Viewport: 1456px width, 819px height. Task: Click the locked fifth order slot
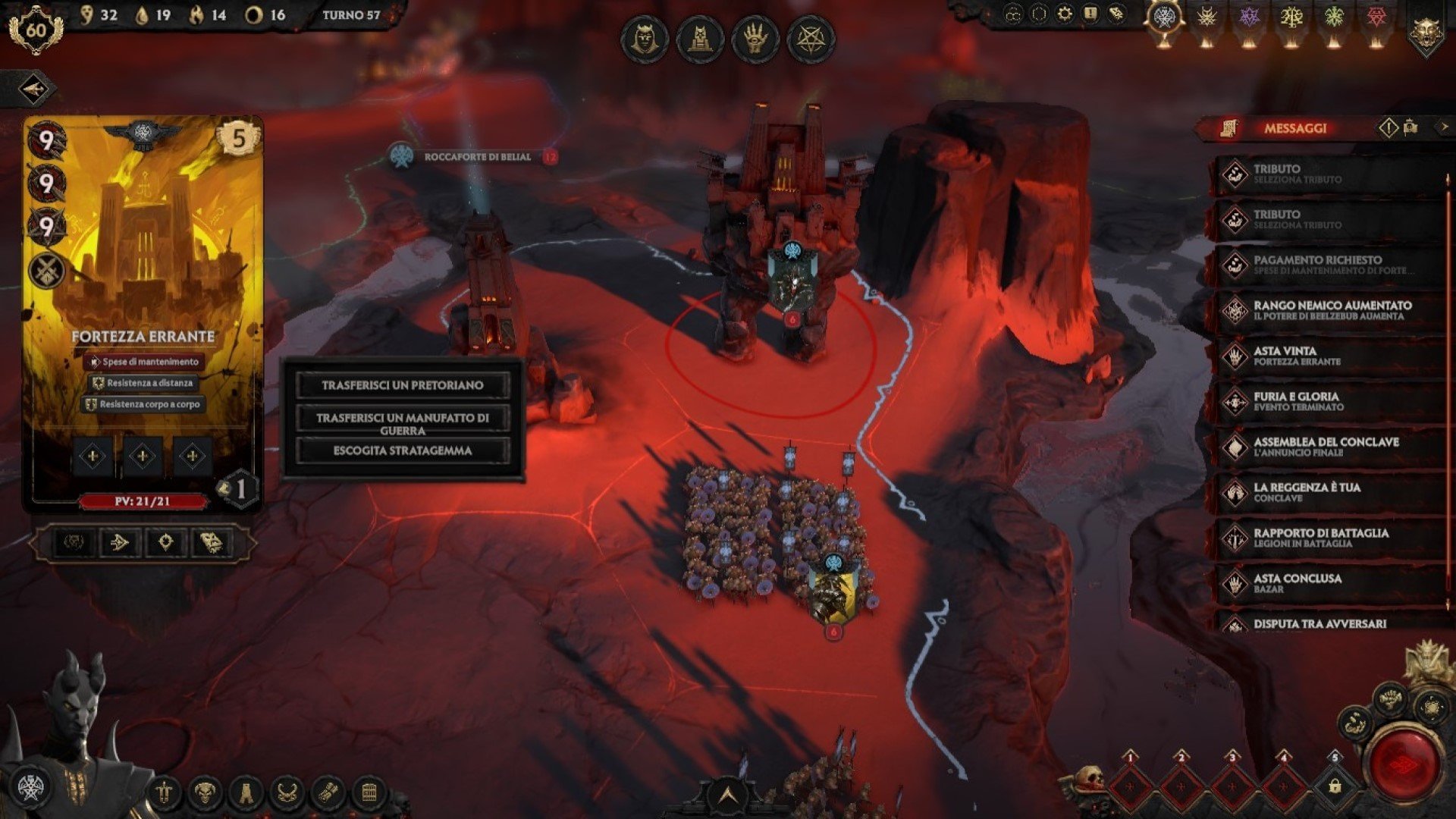(1335, 786)
